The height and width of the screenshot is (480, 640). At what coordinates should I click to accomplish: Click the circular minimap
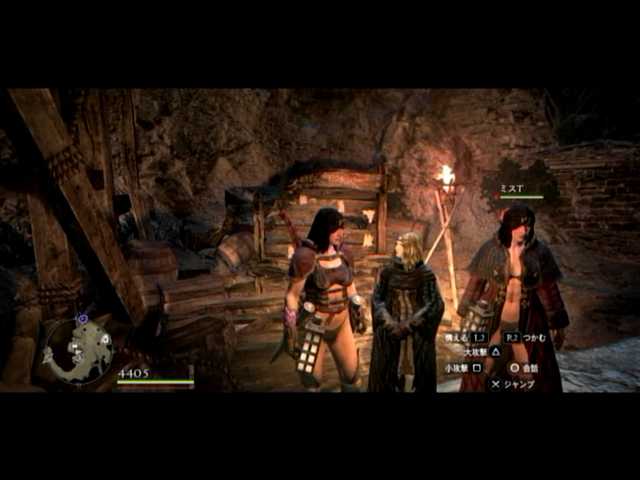coord(82,349)
